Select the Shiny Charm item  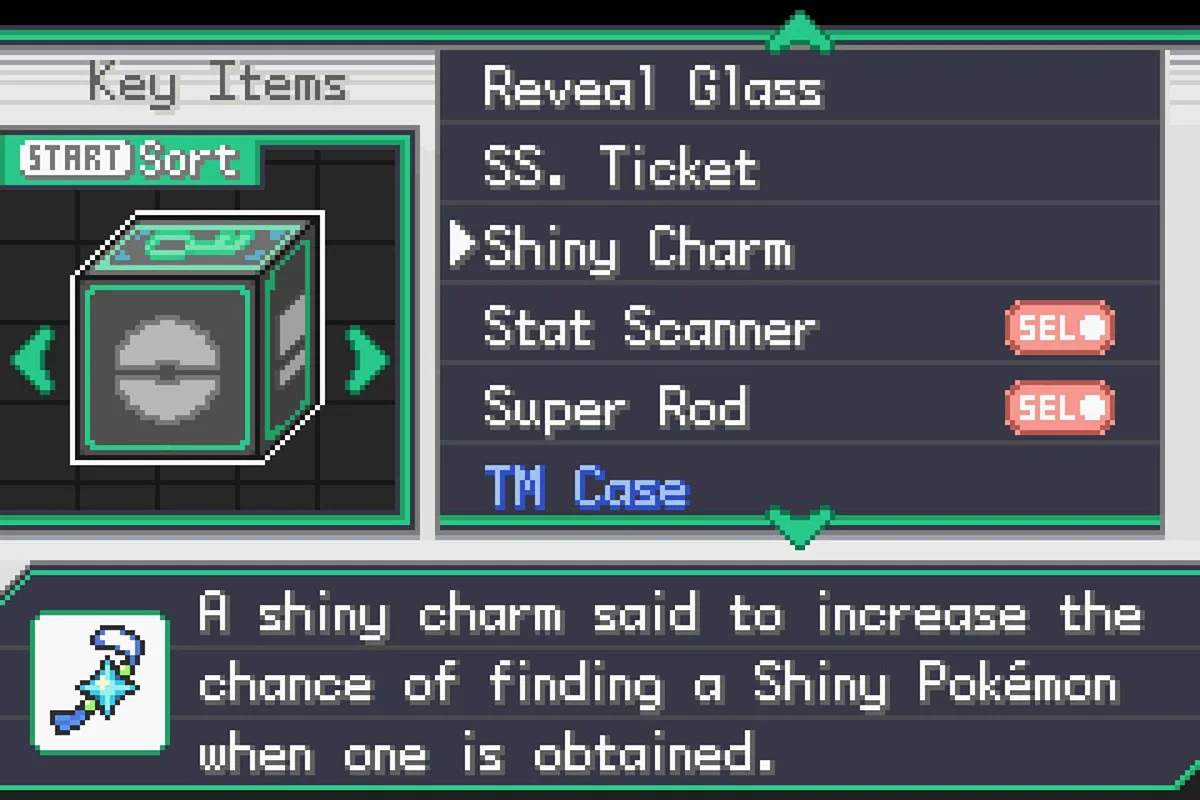click(637, 248)
